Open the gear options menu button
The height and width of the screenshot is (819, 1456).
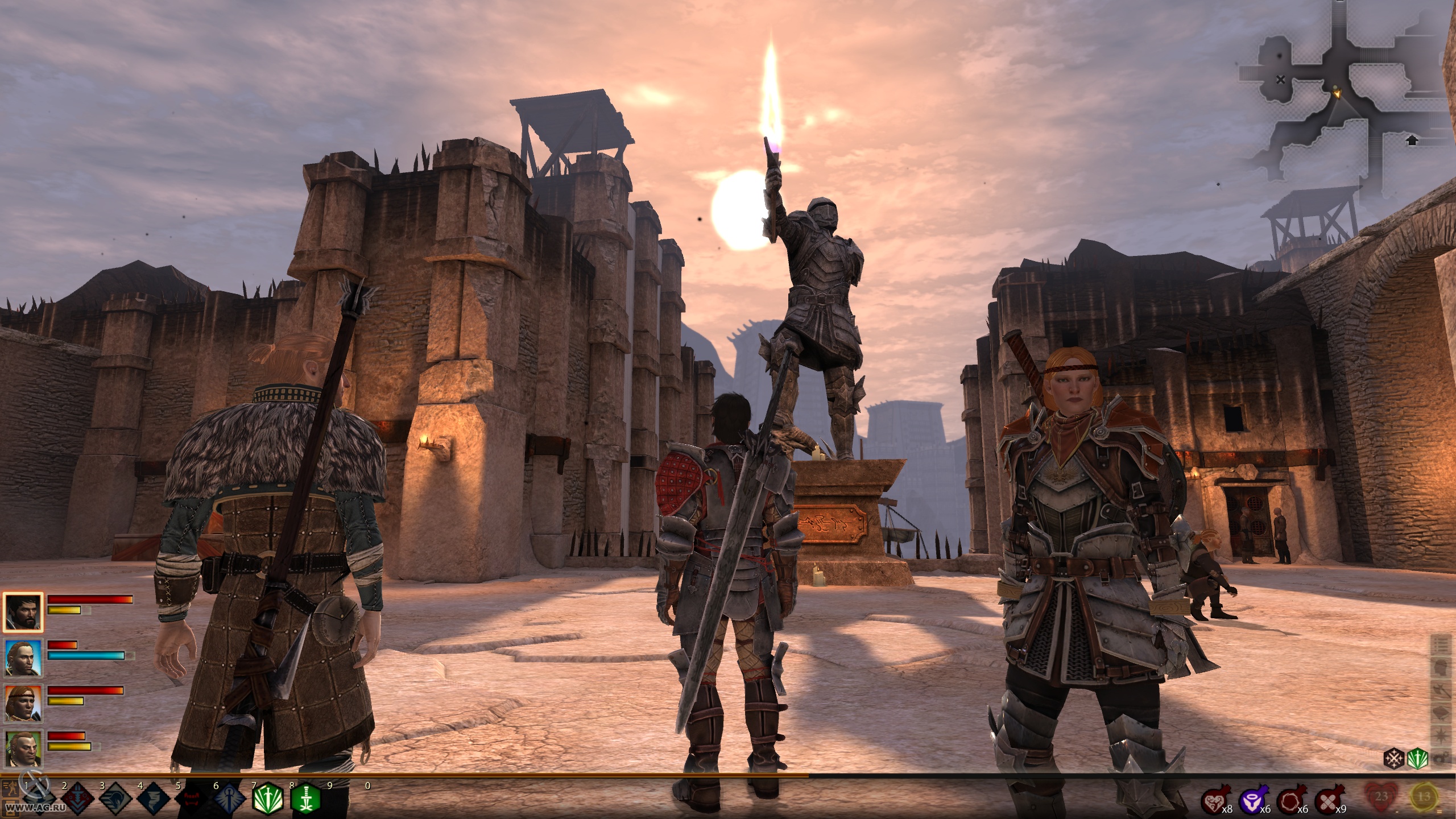coord(1441,758)
